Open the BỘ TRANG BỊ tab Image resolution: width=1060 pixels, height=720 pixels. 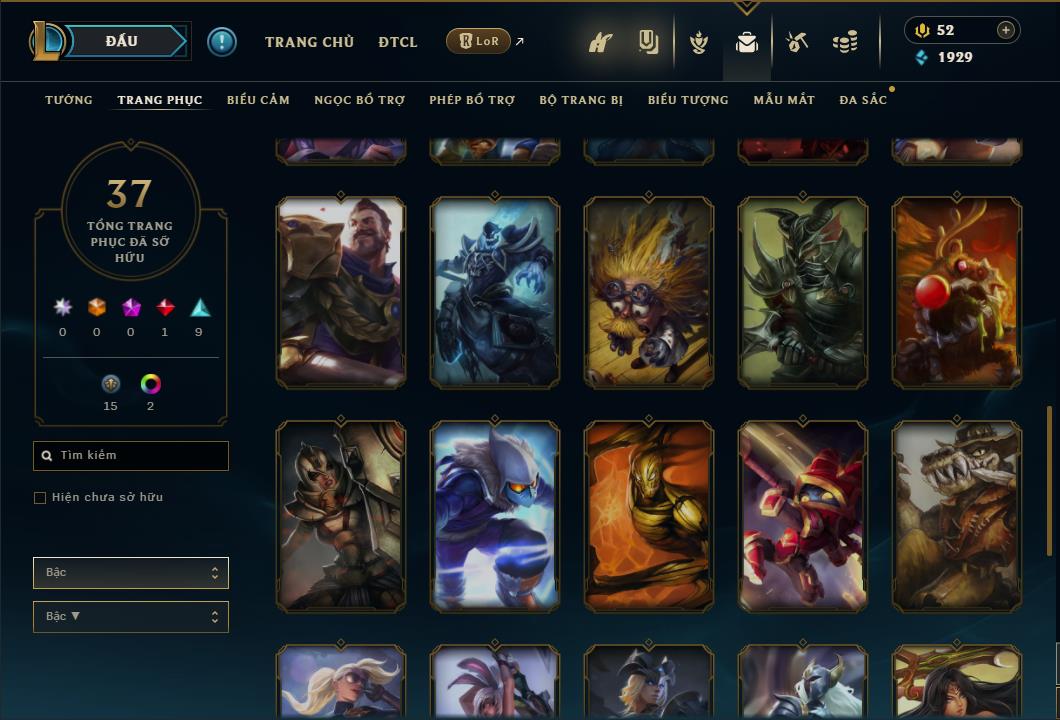point(581,100)
